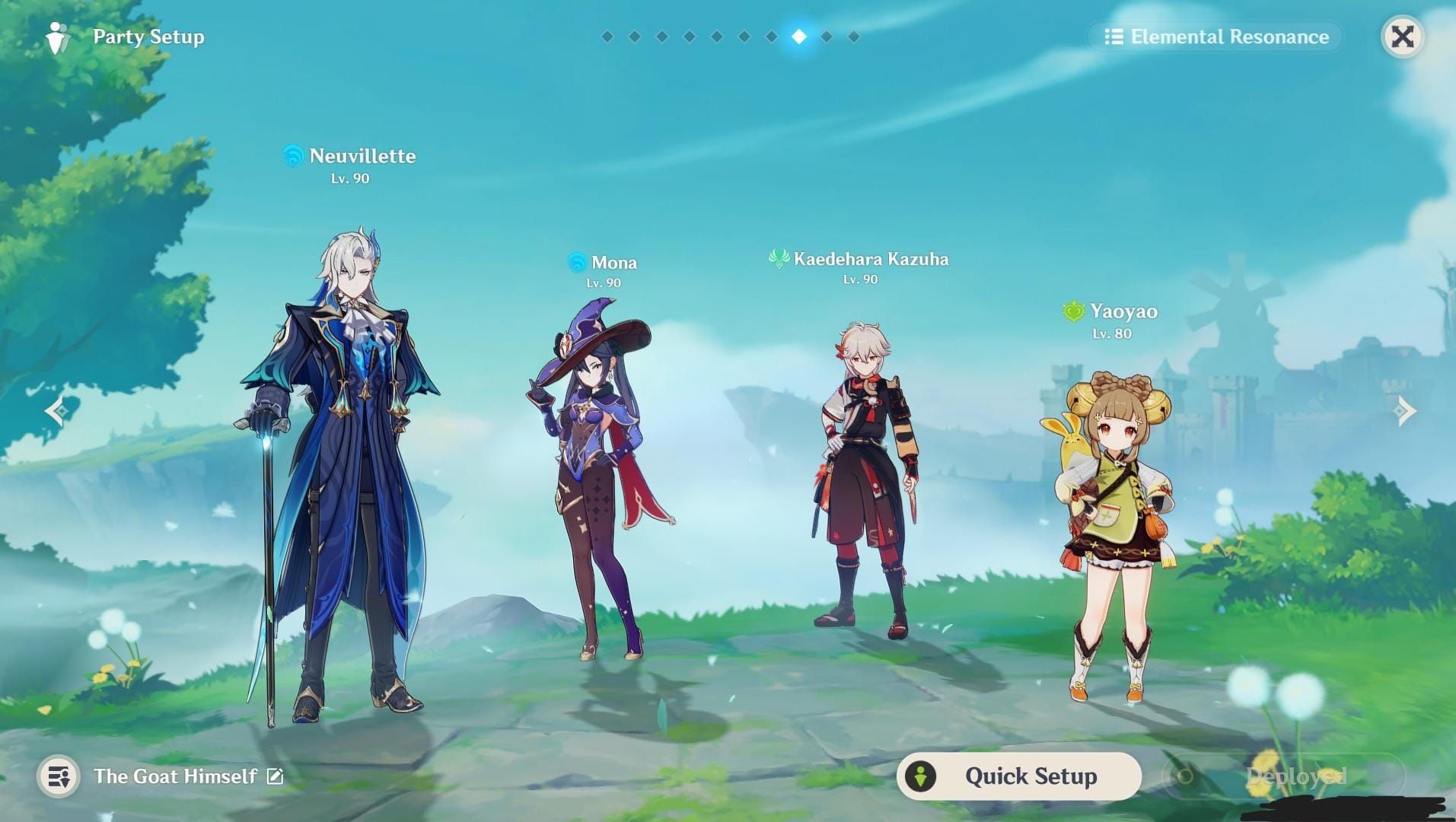The height and width of the screenshot is (822, 1456).
Task: Click the character silhouette icon near Party Setup
Action: pyautogui.click(x=57, y=36)
